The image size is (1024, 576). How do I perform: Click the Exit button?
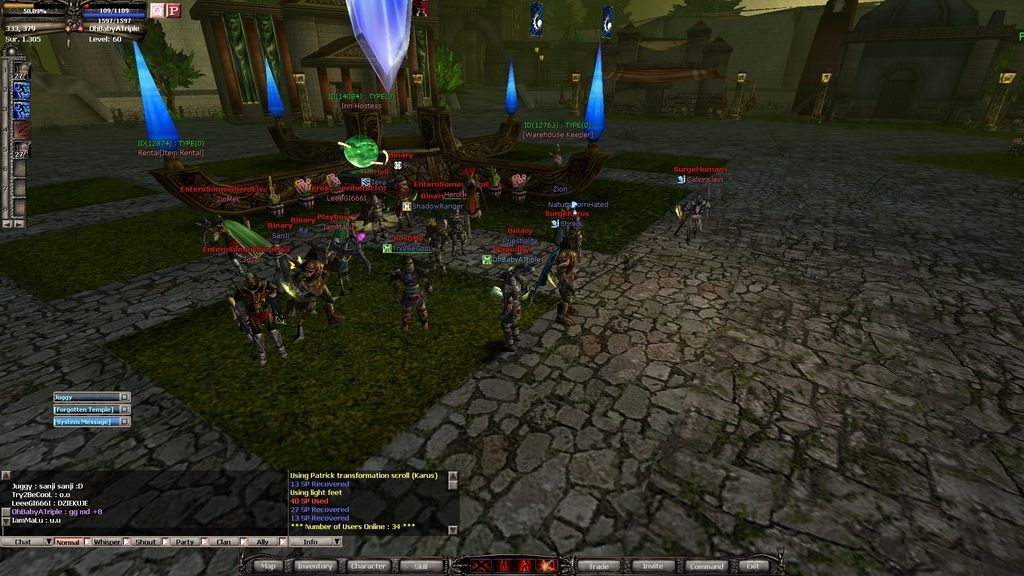753,566
